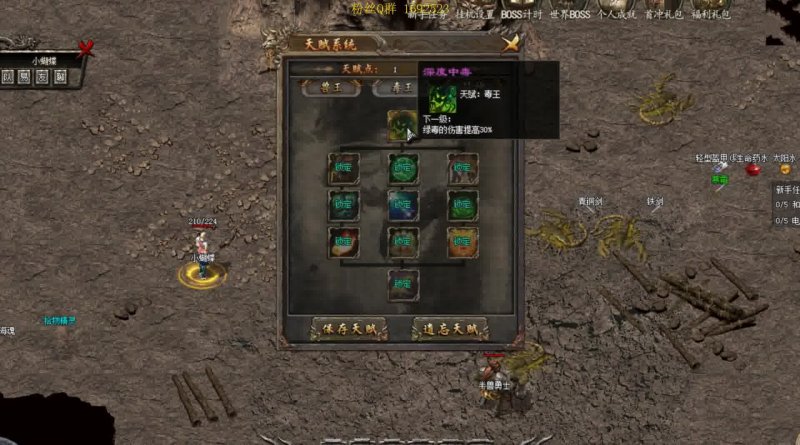Select the blue locked talent icon
Screen dimensions: 800x445
[x=403, y=205]
